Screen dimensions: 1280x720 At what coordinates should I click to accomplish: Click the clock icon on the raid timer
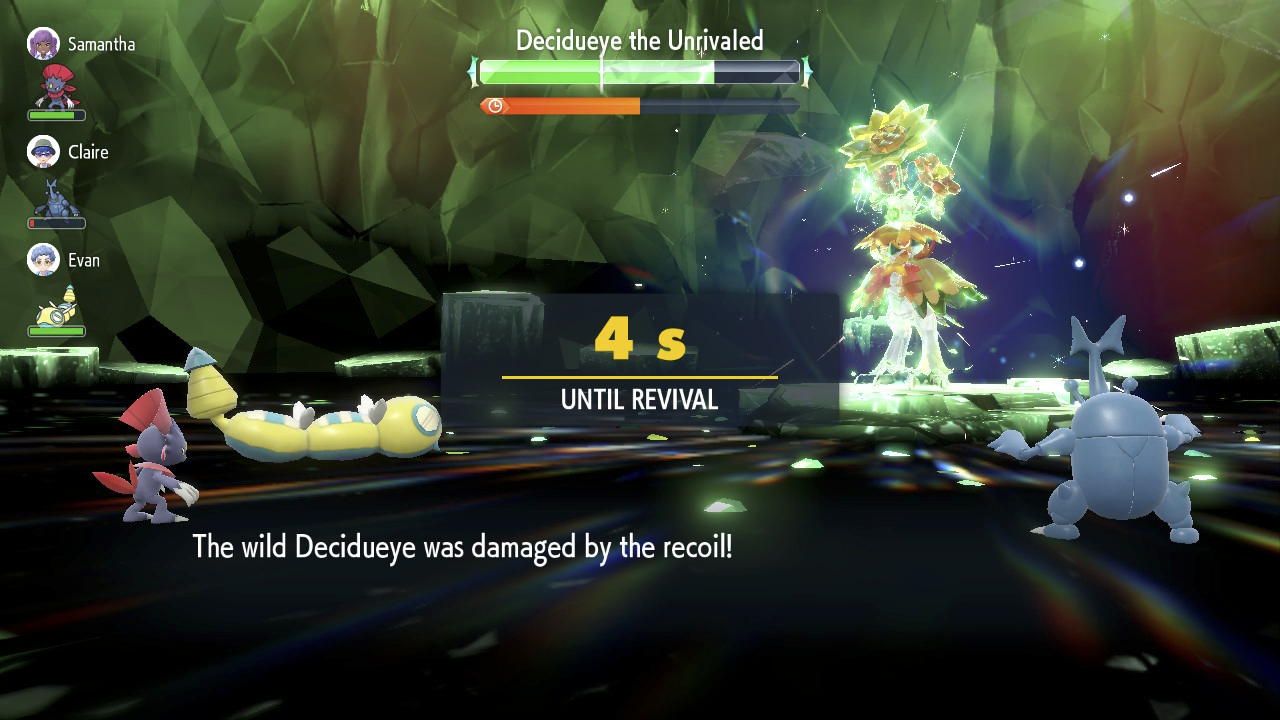click(x=495, y=104)
